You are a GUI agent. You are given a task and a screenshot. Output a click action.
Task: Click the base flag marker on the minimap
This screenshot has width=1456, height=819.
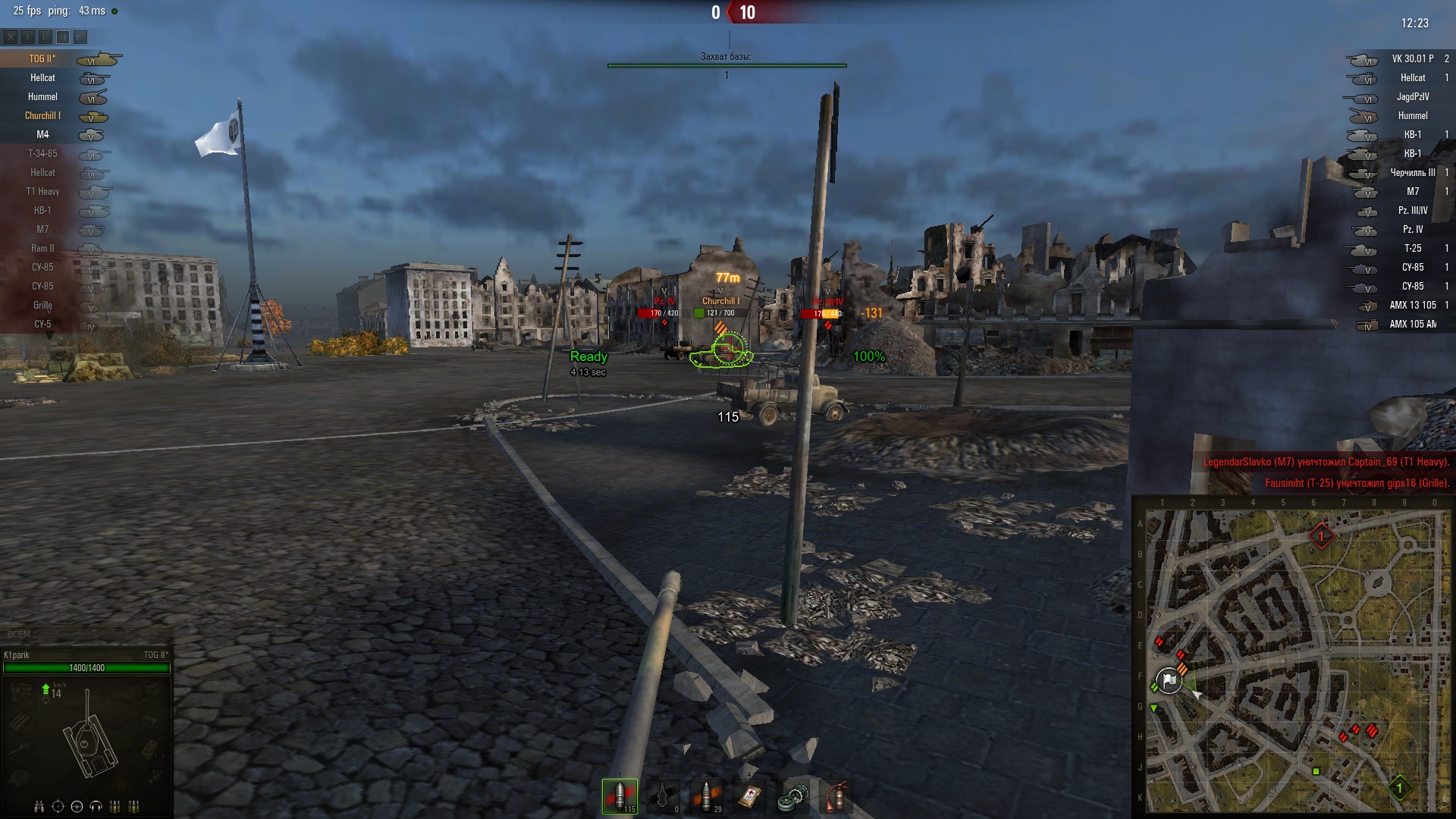pyautogui.click(x=1169, y=680)
